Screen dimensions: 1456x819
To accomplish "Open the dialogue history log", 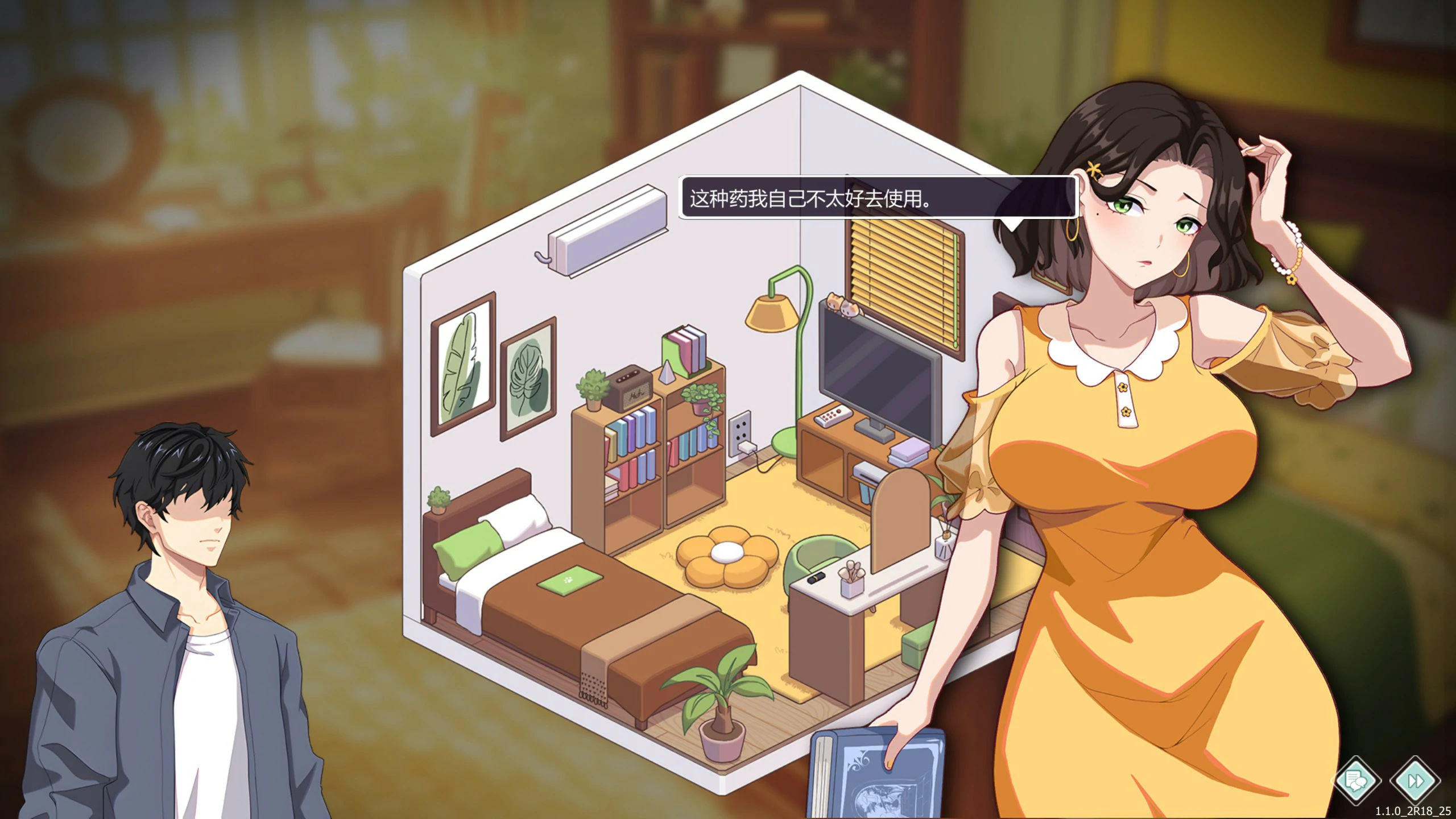I will pyautogui.click(x=1356, y=780).
